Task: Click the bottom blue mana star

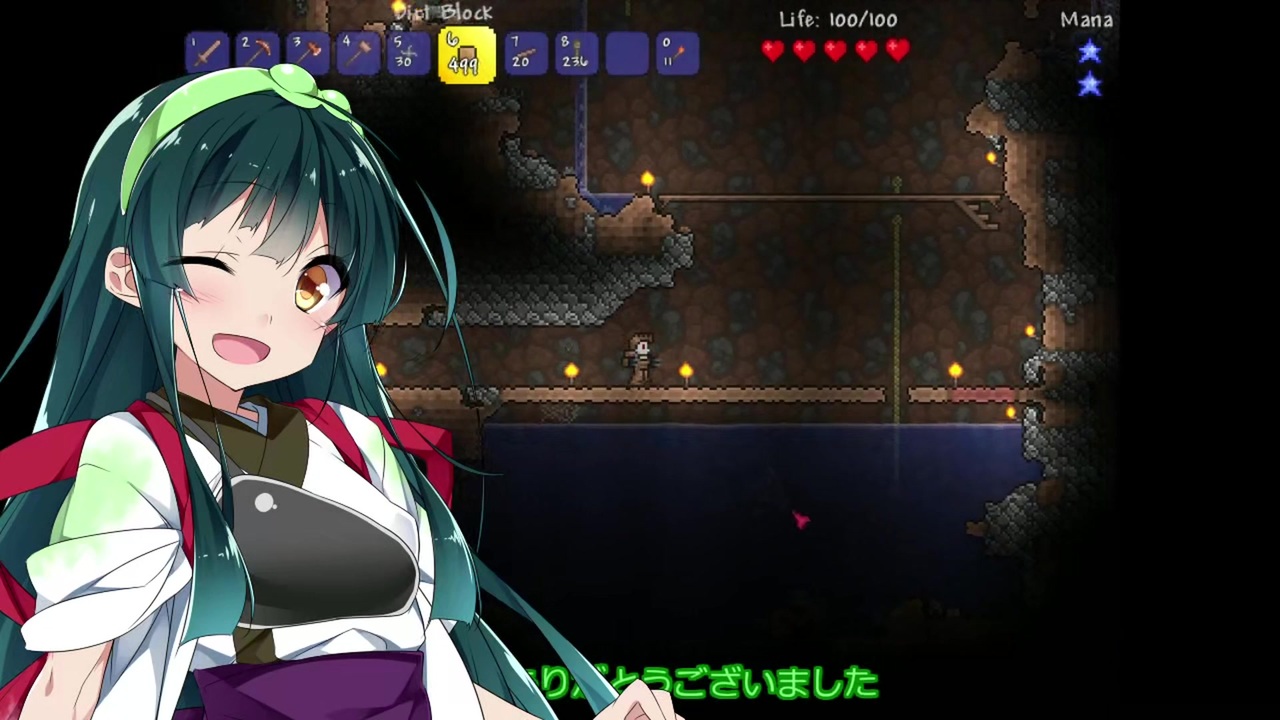Action: pos(1089,86)
